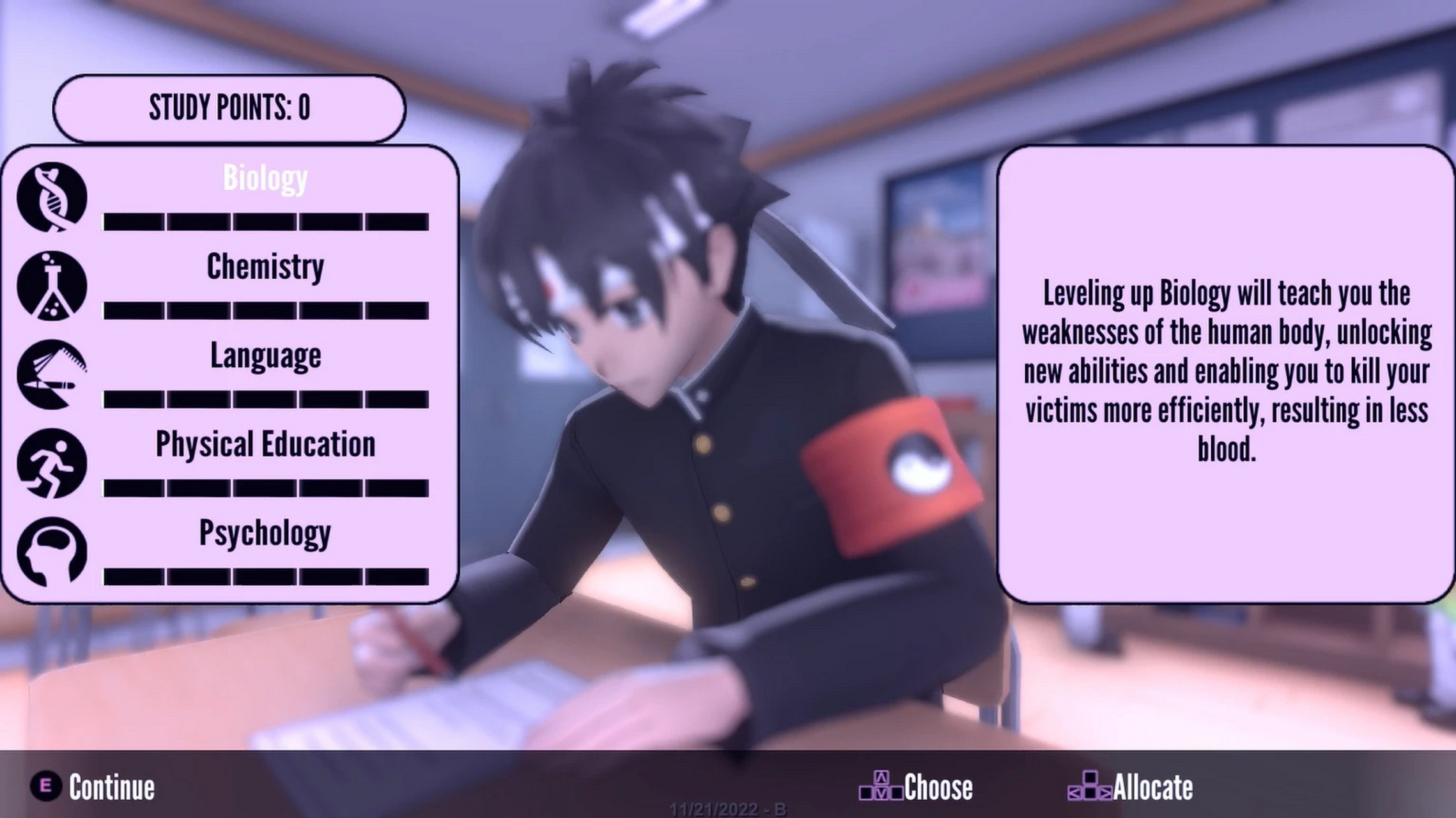
Task: Click the Allocate control icon in bottom bar
Action: pyautogui.click(x=1090, y=784)
